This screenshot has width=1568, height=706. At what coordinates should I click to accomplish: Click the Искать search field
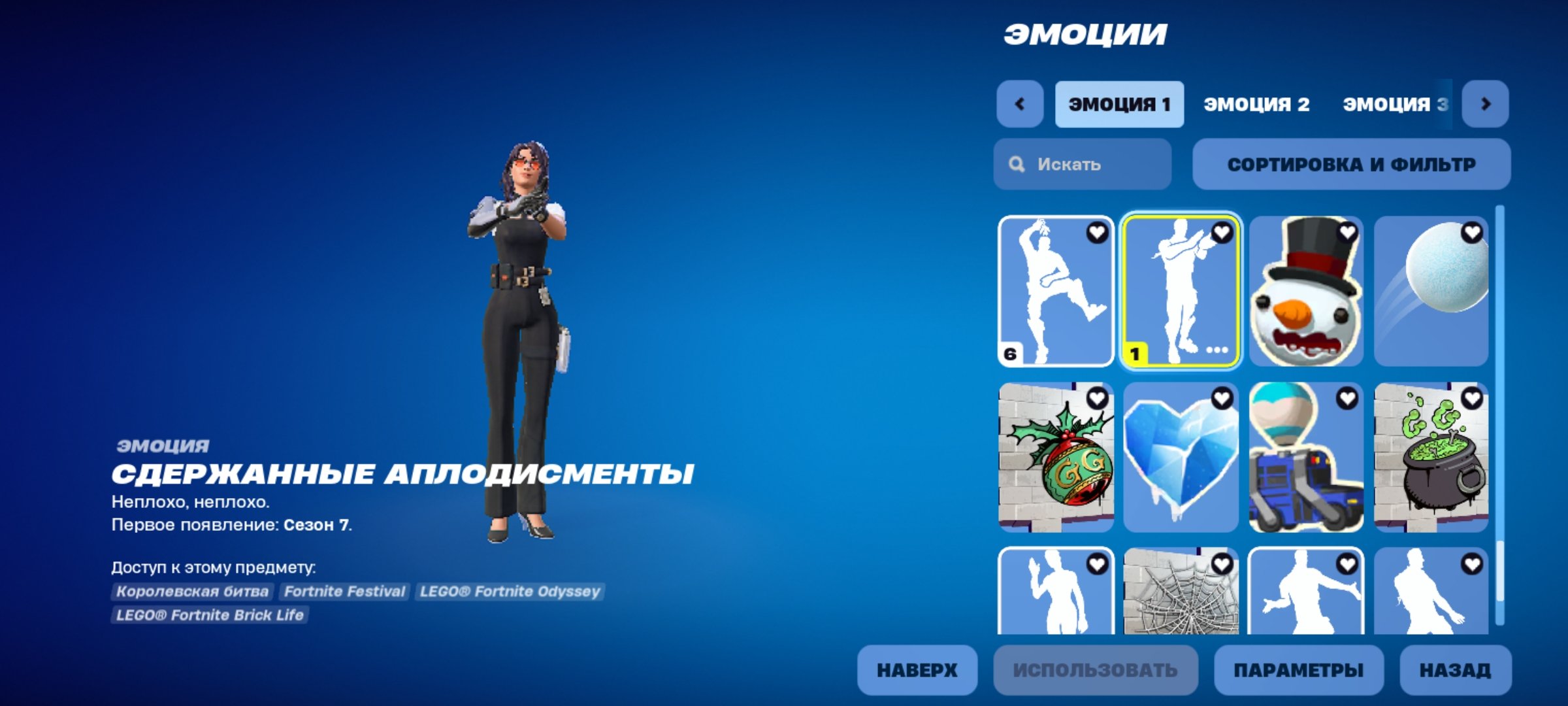[1081, 165]
